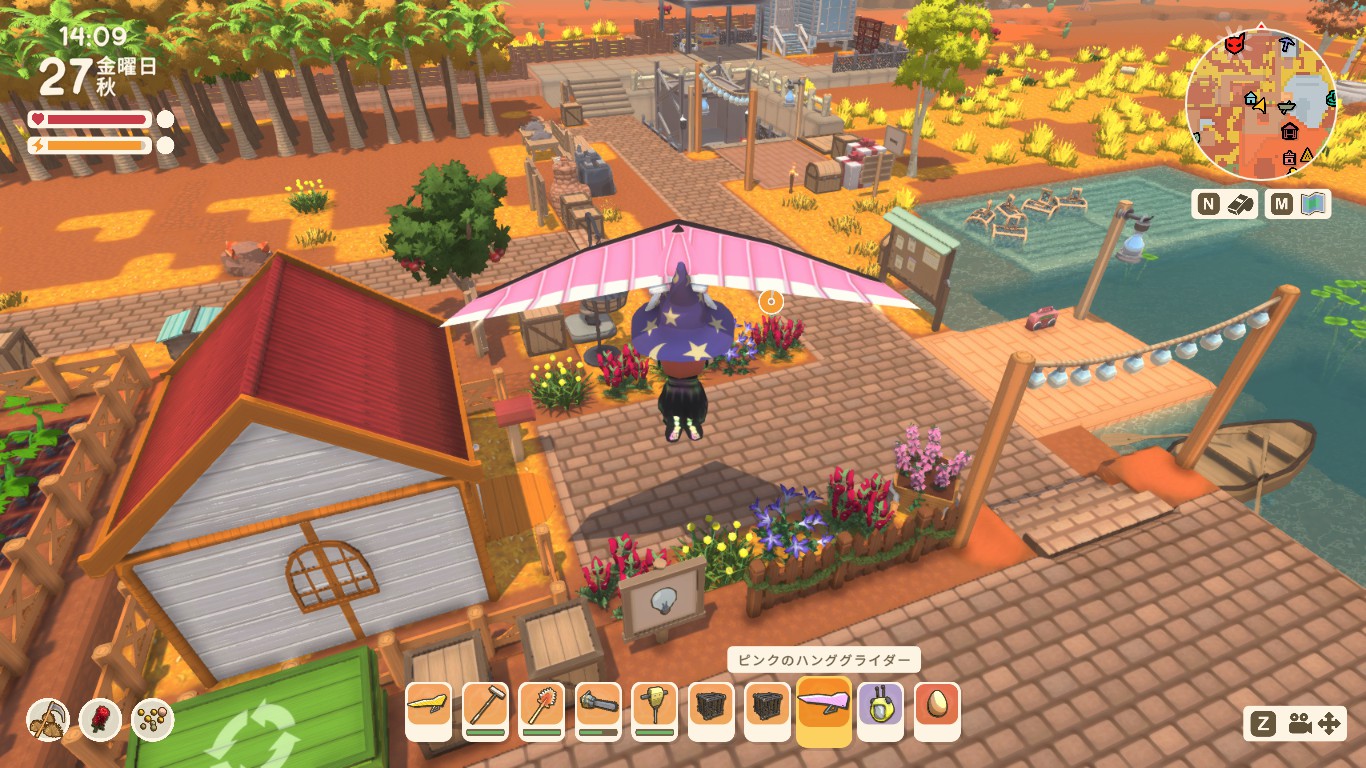Click the red devil face minimap marker

[1238, 44]
